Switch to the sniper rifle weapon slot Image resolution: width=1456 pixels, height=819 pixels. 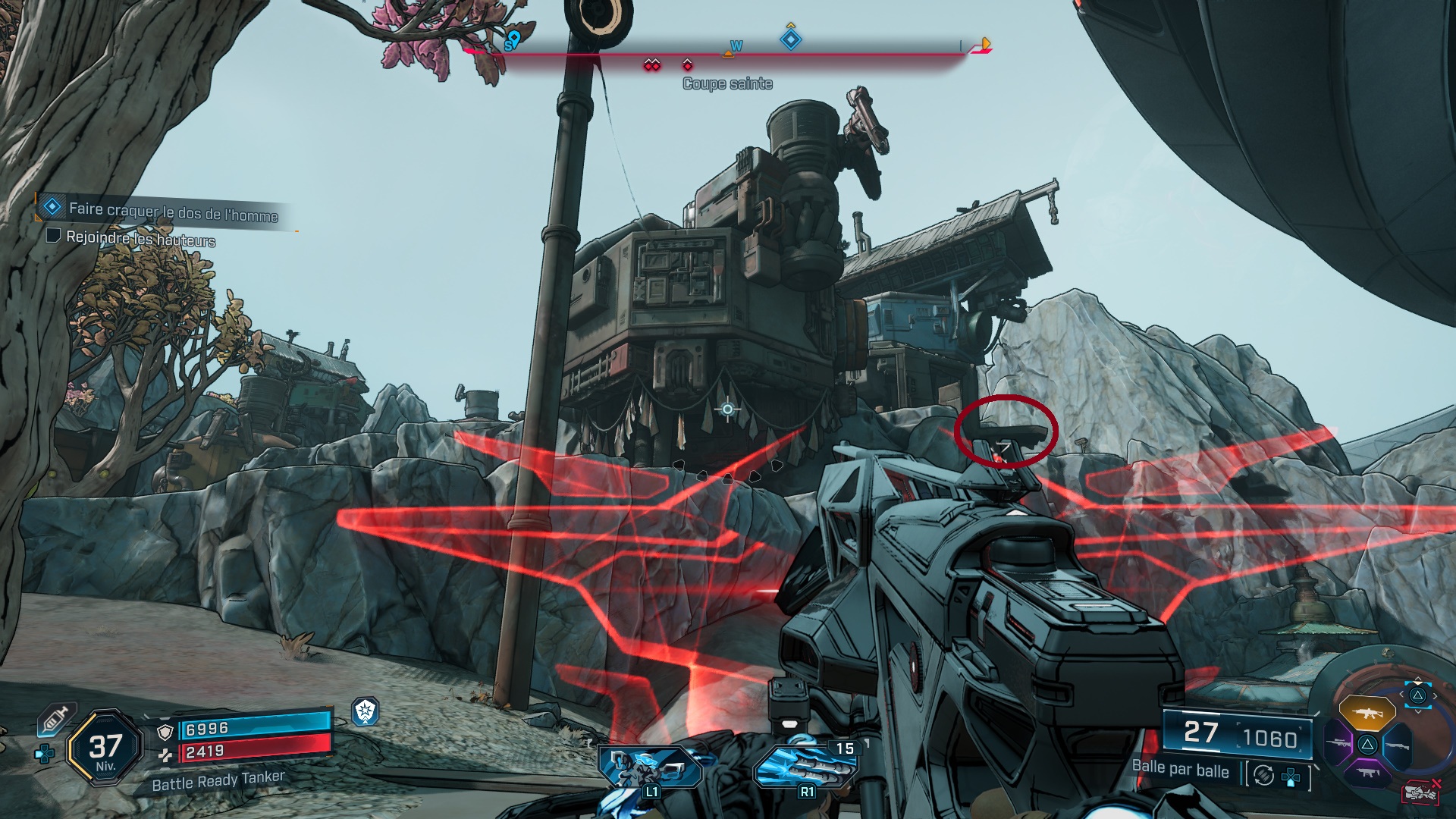(1338, 744)
